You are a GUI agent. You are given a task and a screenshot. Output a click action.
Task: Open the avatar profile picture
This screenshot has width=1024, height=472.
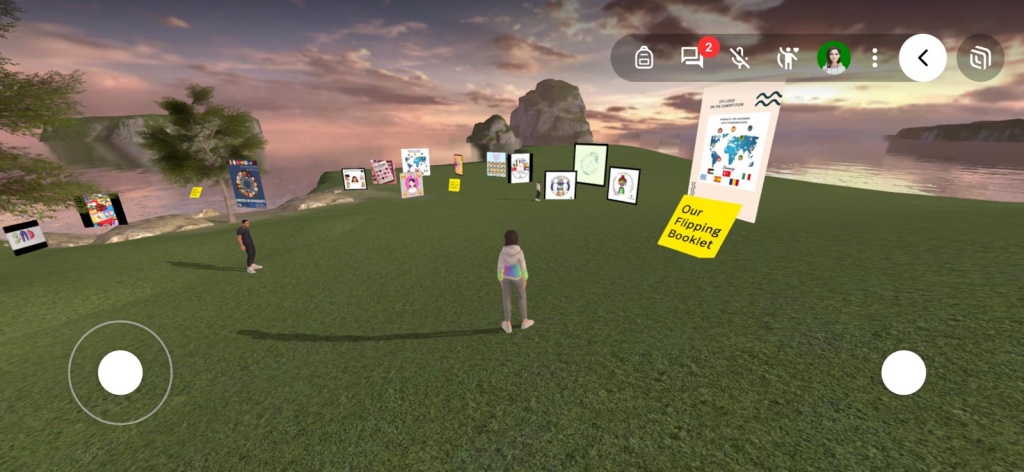pos(833,58)
